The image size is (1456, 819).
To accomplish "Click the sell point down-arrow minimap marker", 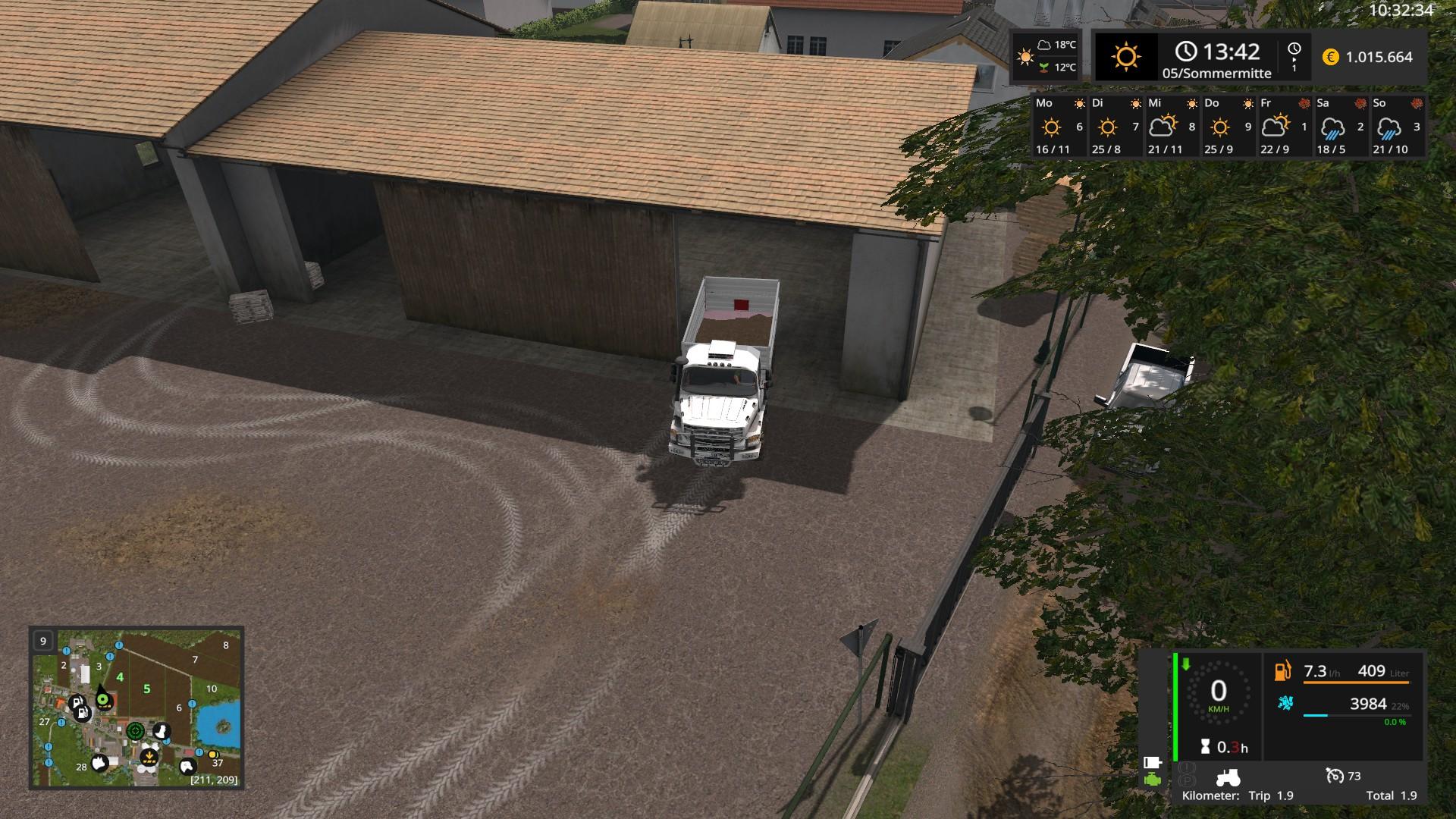I will coord(149,757).
